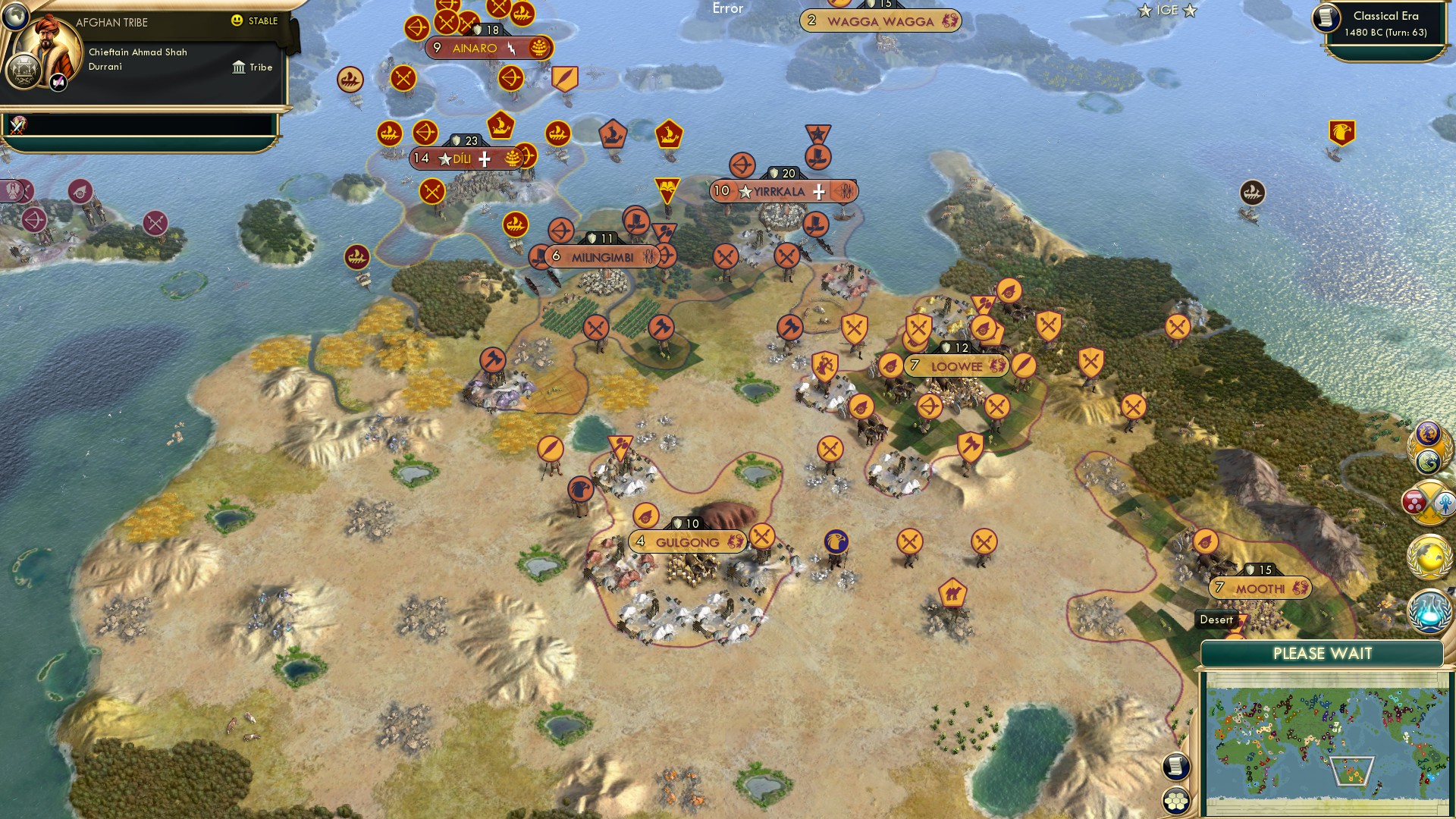Toggle the city focus star on Yirrkala's banner
The width and height of the screenshot is (1456, 819).
(x=746, y=192)
